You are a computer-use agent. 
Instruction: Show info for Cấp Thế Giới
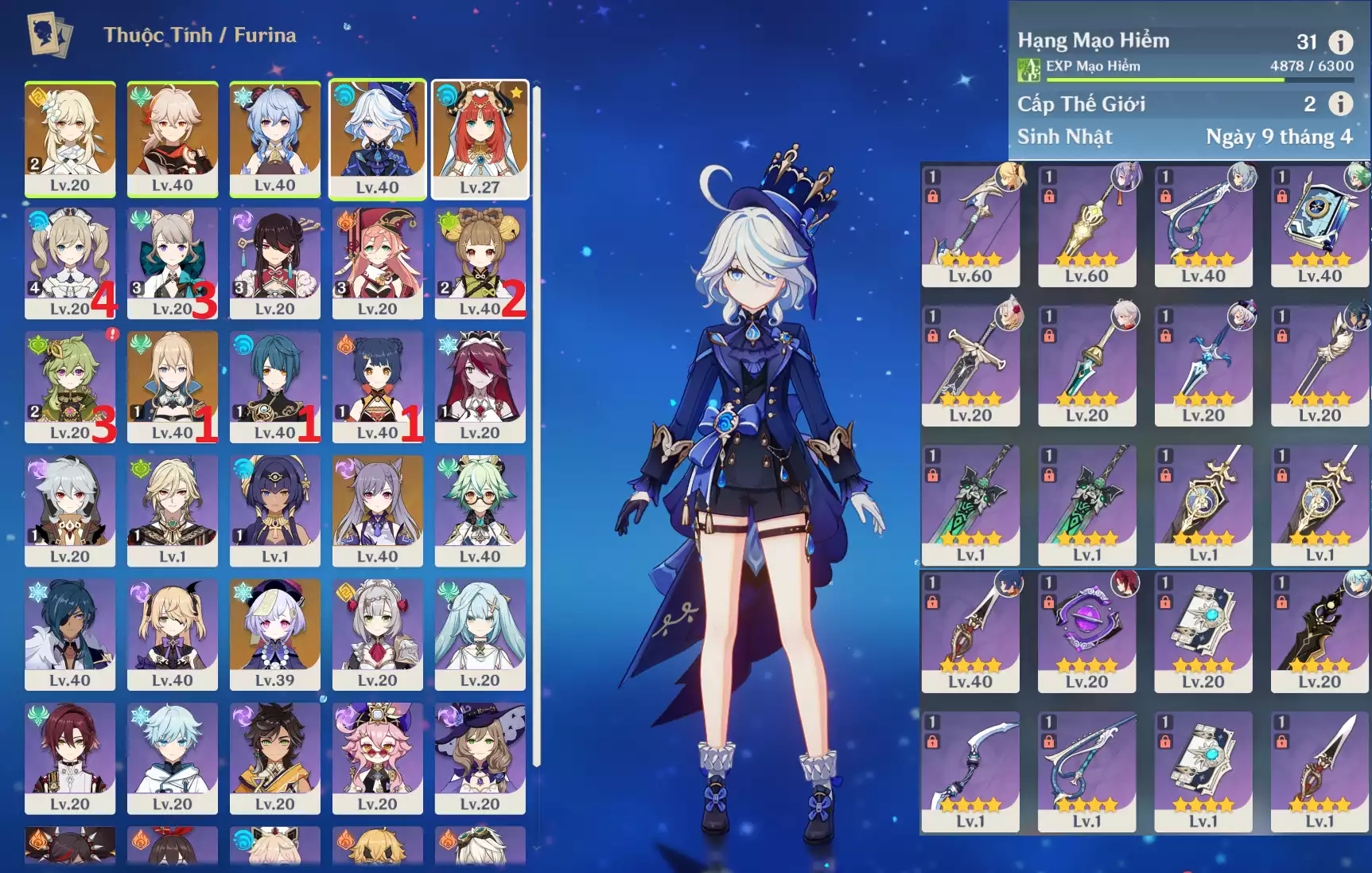pyautogui.click(x=1340, y=103)
